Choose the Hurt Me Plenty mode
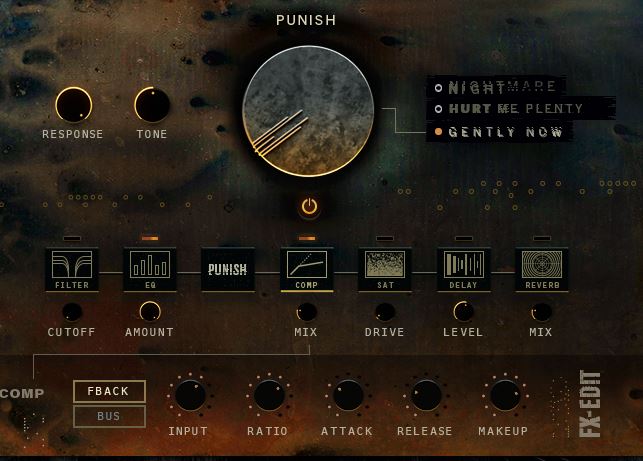 pos(507,109)
